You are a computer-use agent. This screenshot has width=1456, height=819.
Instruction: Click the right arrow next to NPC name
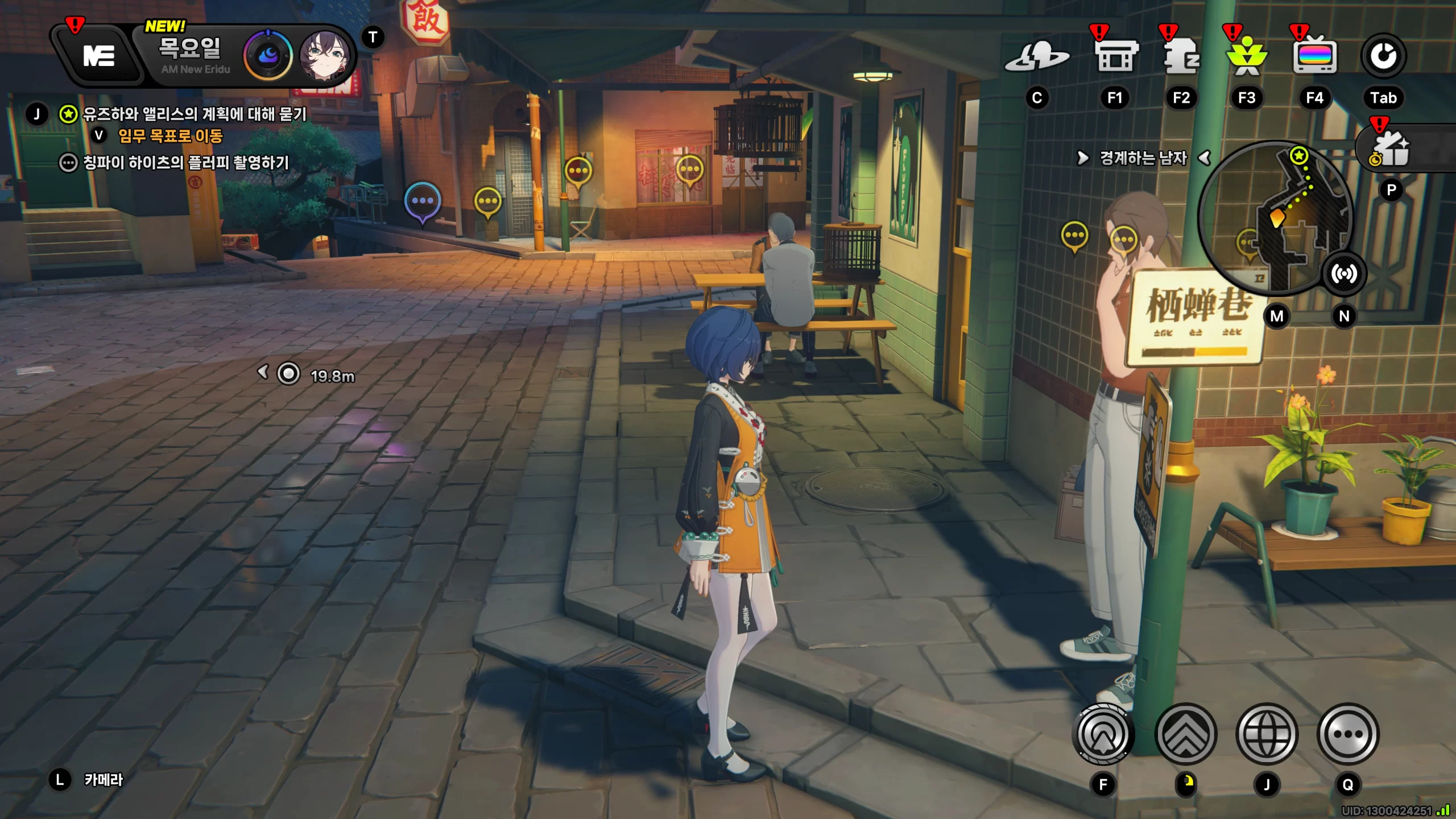pyautogui.click(x=1082, y=158)
